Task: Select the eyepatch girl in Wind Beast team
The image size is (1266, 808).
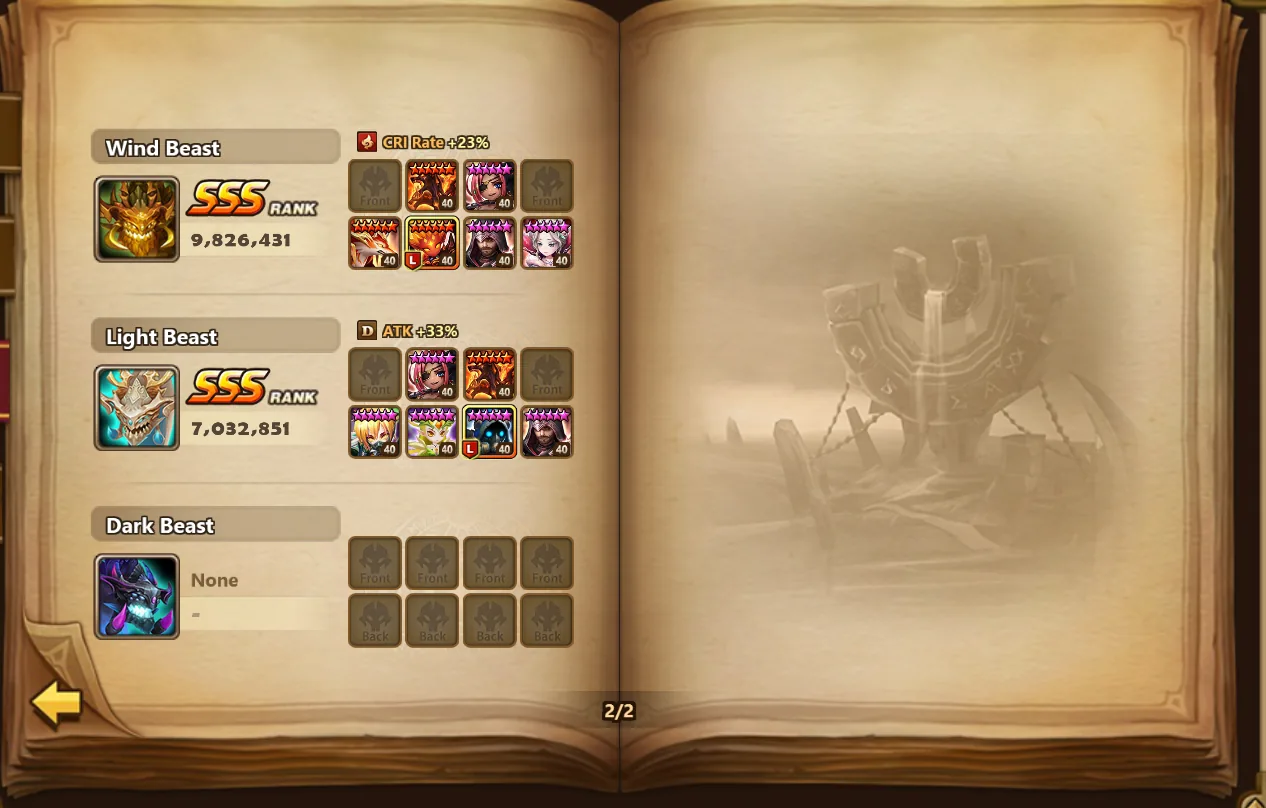Action: point(490,186)
